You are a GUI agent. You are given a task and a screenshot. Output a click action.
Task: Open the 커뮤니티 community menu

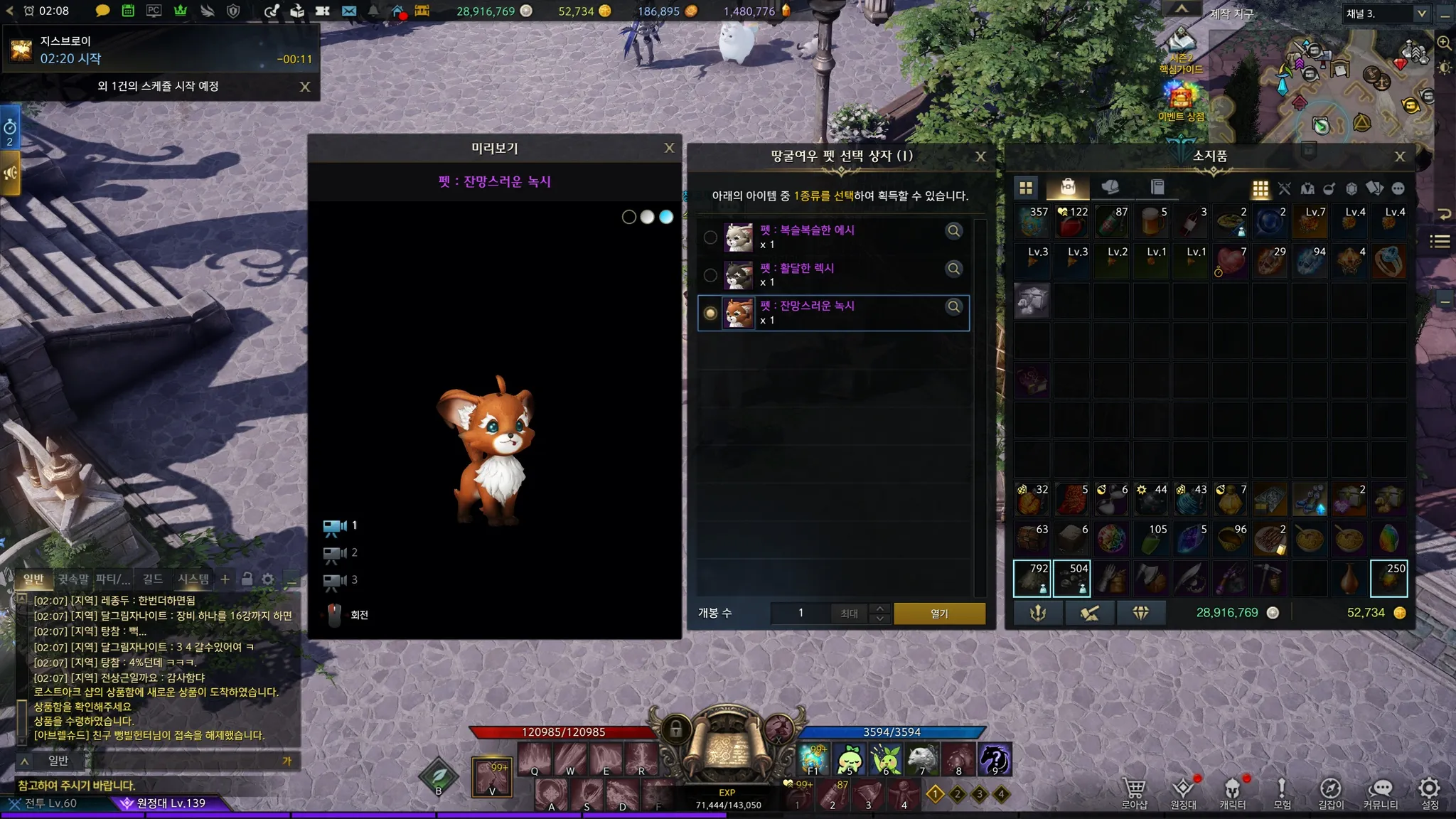pyautogui.click(x=1380, y=793)
